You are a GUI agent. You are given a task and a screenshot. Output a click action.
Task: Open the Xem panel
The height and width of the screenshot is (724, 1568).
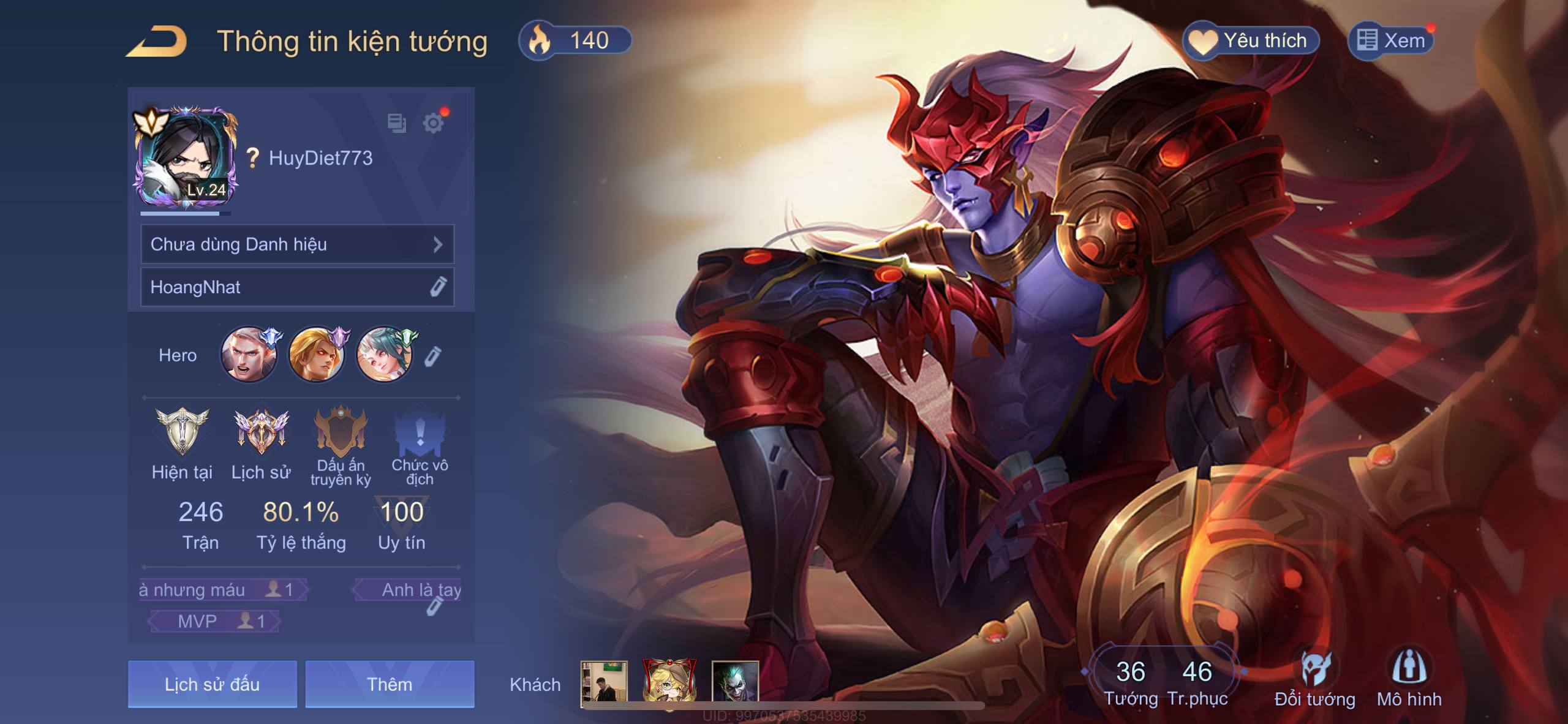tap(1392, 41)
